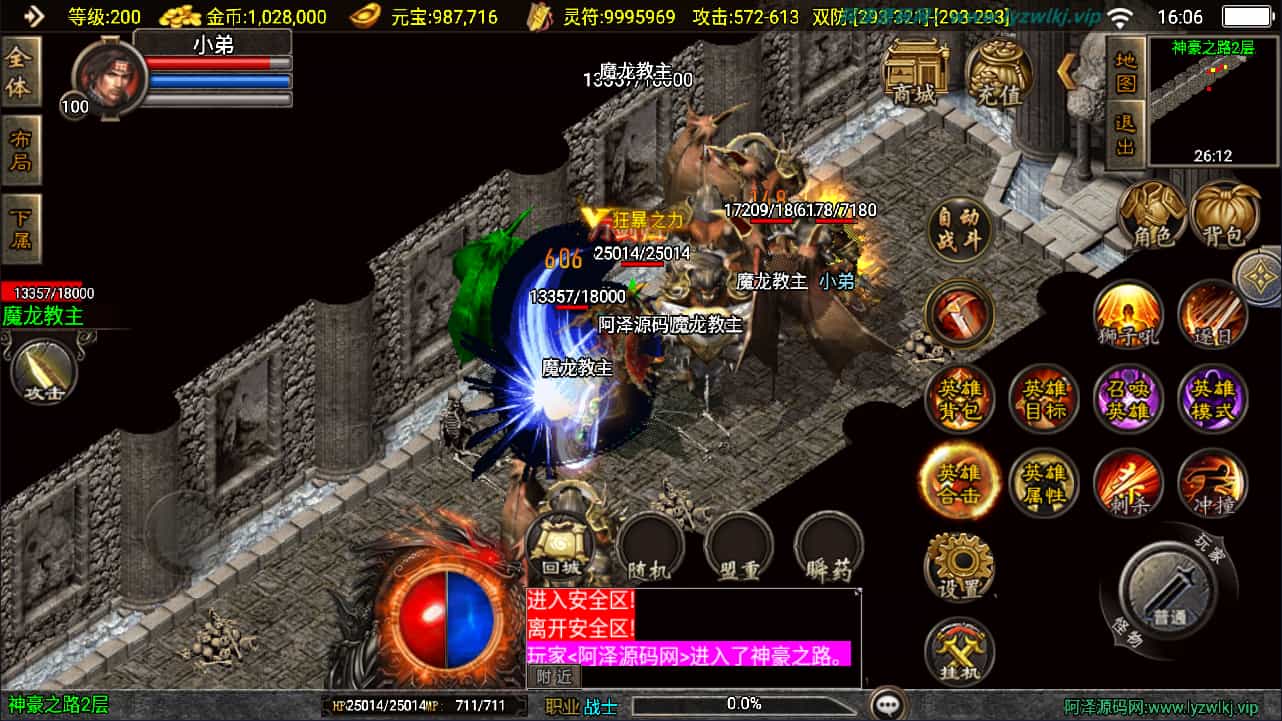Open 英雄背包 hero bag
This screenshot has width=1282, height=721.
[x=960, y=399]
